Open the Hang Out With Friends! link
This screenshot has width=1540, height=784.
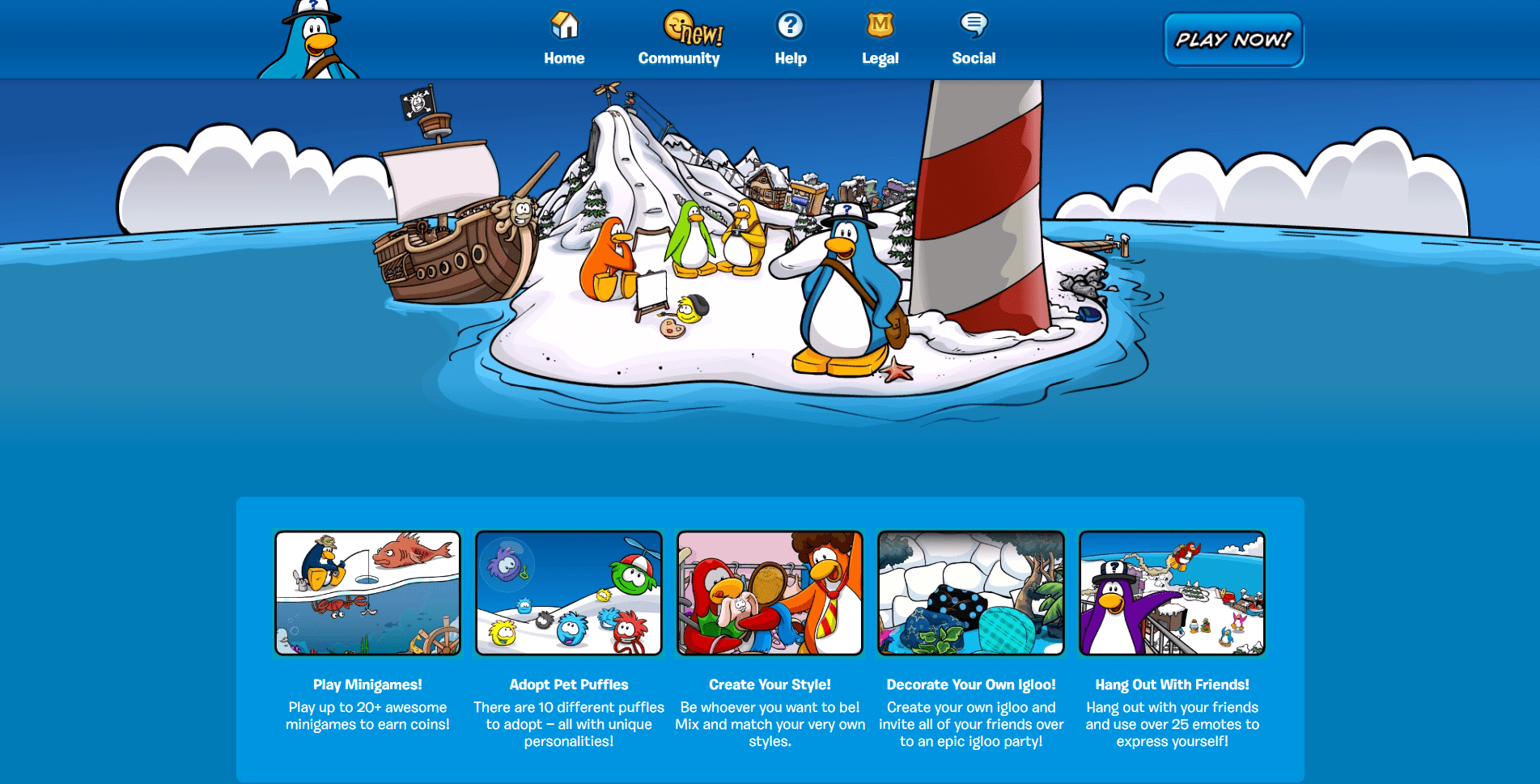coord(1173,684)
